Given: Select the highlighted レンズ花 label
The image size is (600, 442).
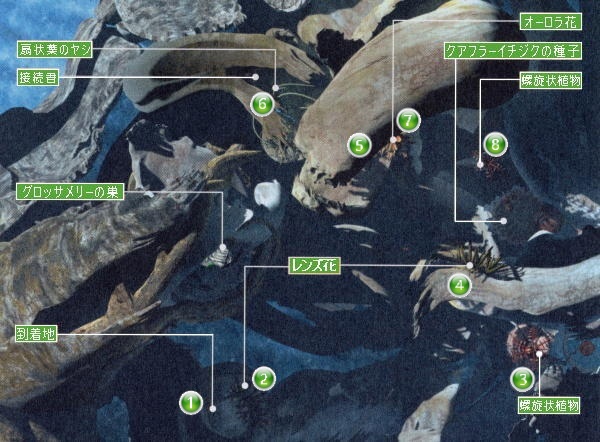Looking at the screenshot, I should 316,265.
